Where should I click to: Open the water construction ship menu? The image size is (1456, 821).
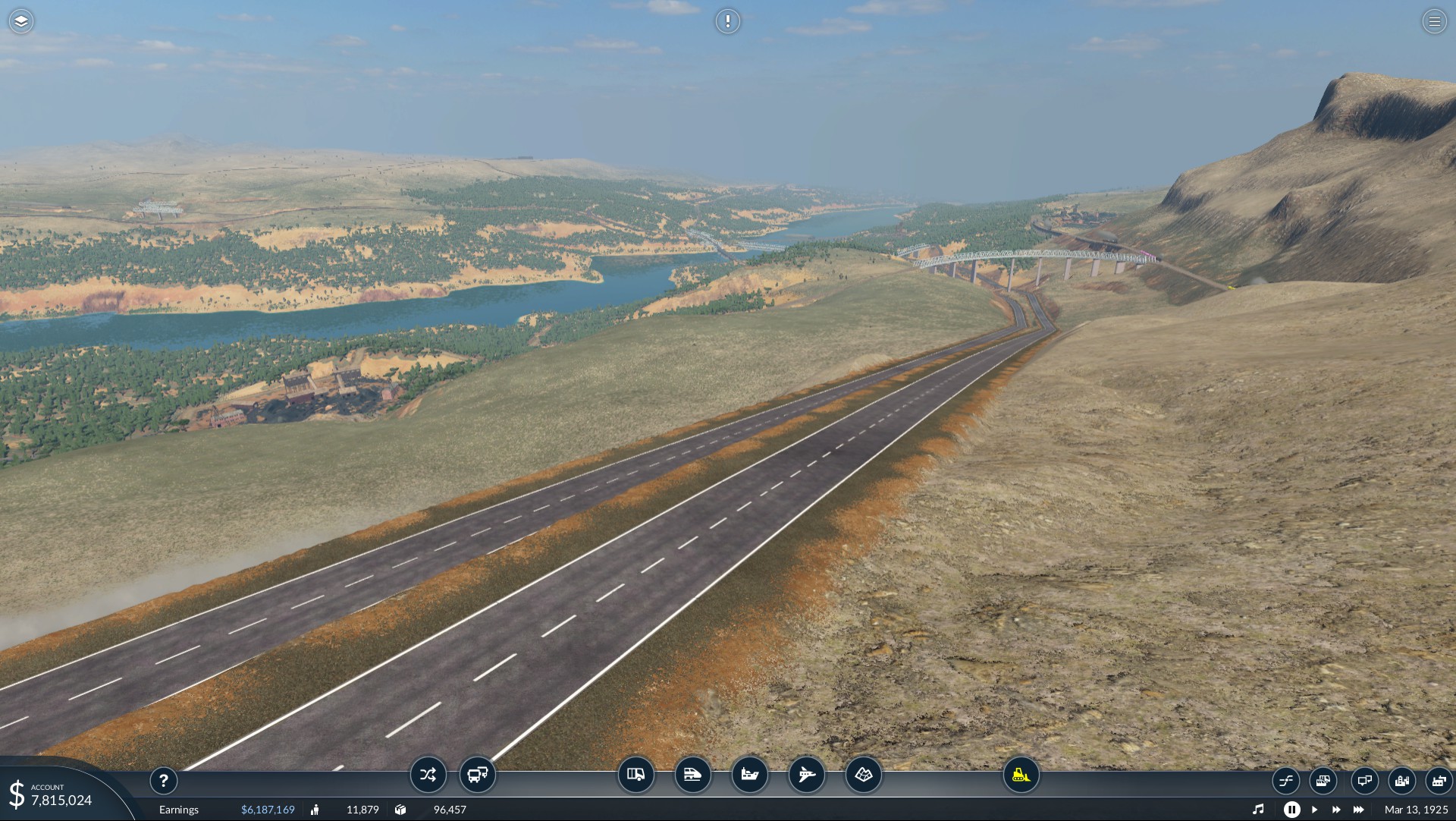[749, 775]
